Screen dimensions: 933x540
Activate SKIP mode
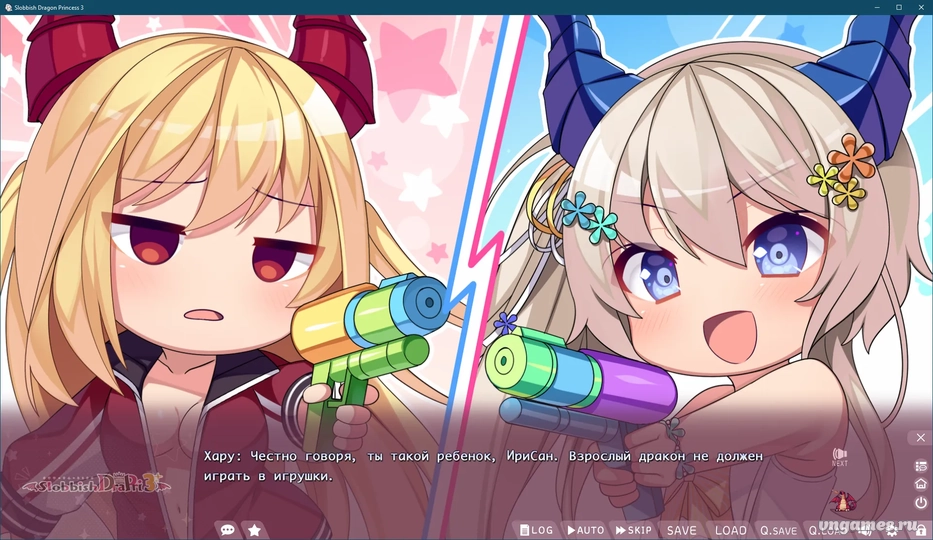(x=633, y=530)
